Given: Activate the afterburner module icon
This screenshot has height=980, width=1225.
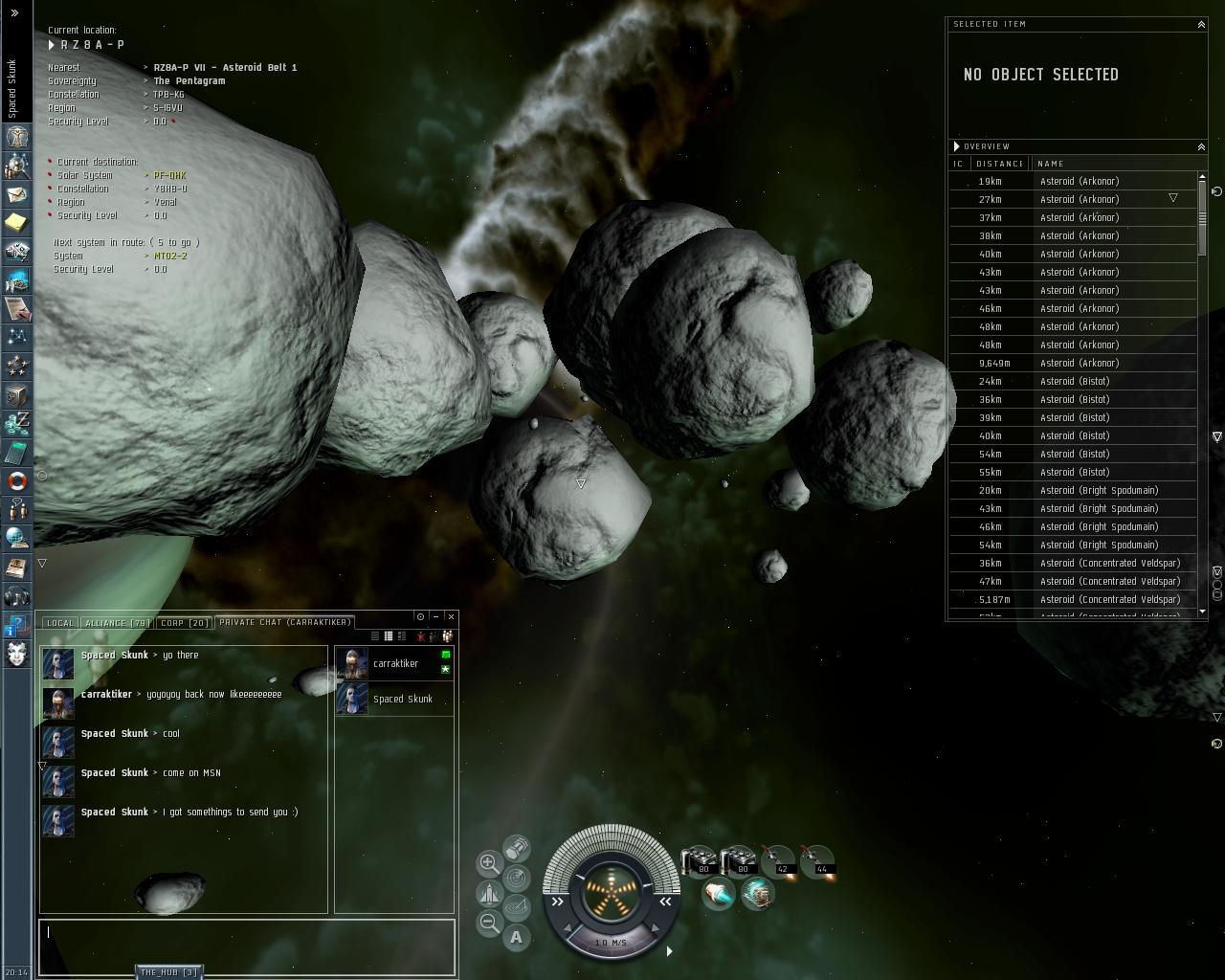Looking at the screenshot, I should point(718,894).
